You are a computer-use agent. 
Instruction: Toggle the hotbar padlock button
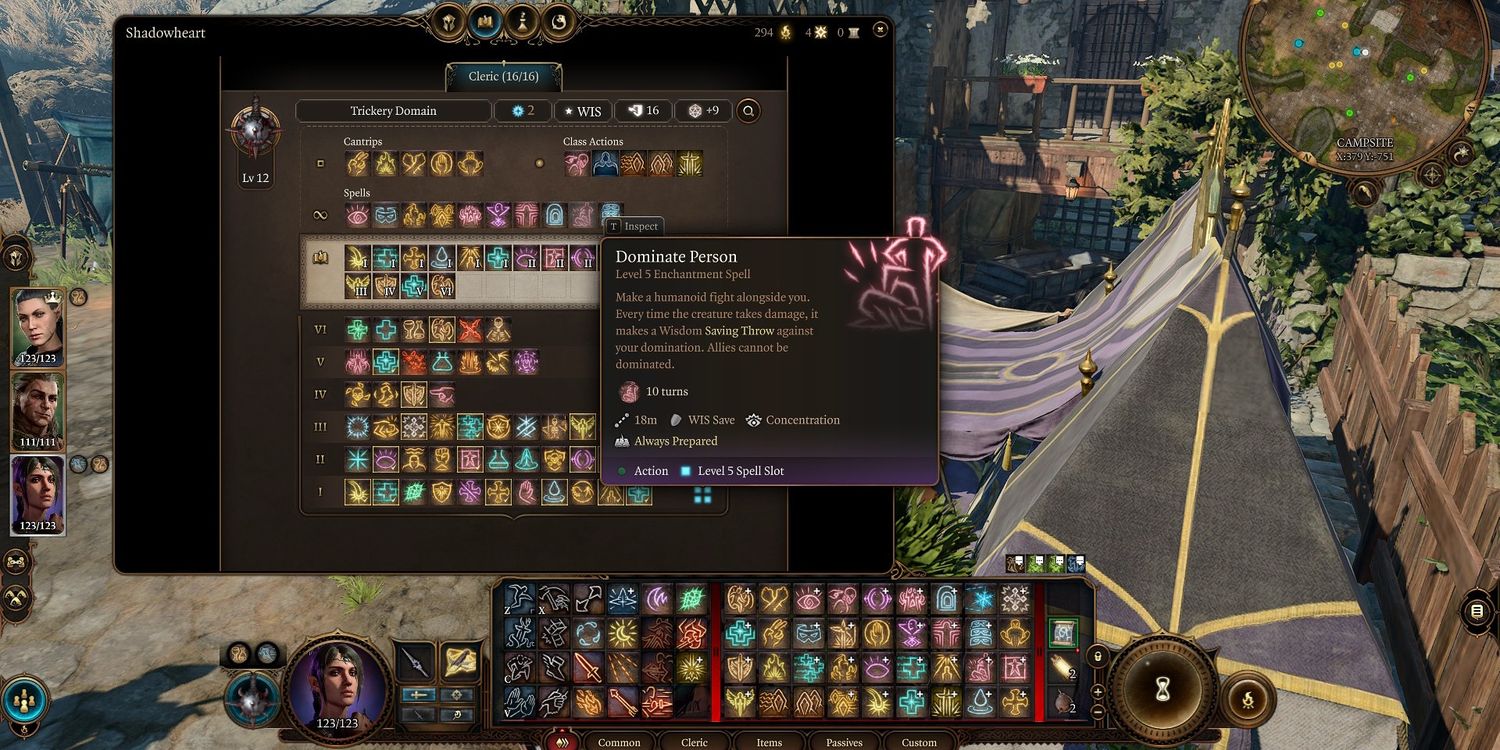1098,657
